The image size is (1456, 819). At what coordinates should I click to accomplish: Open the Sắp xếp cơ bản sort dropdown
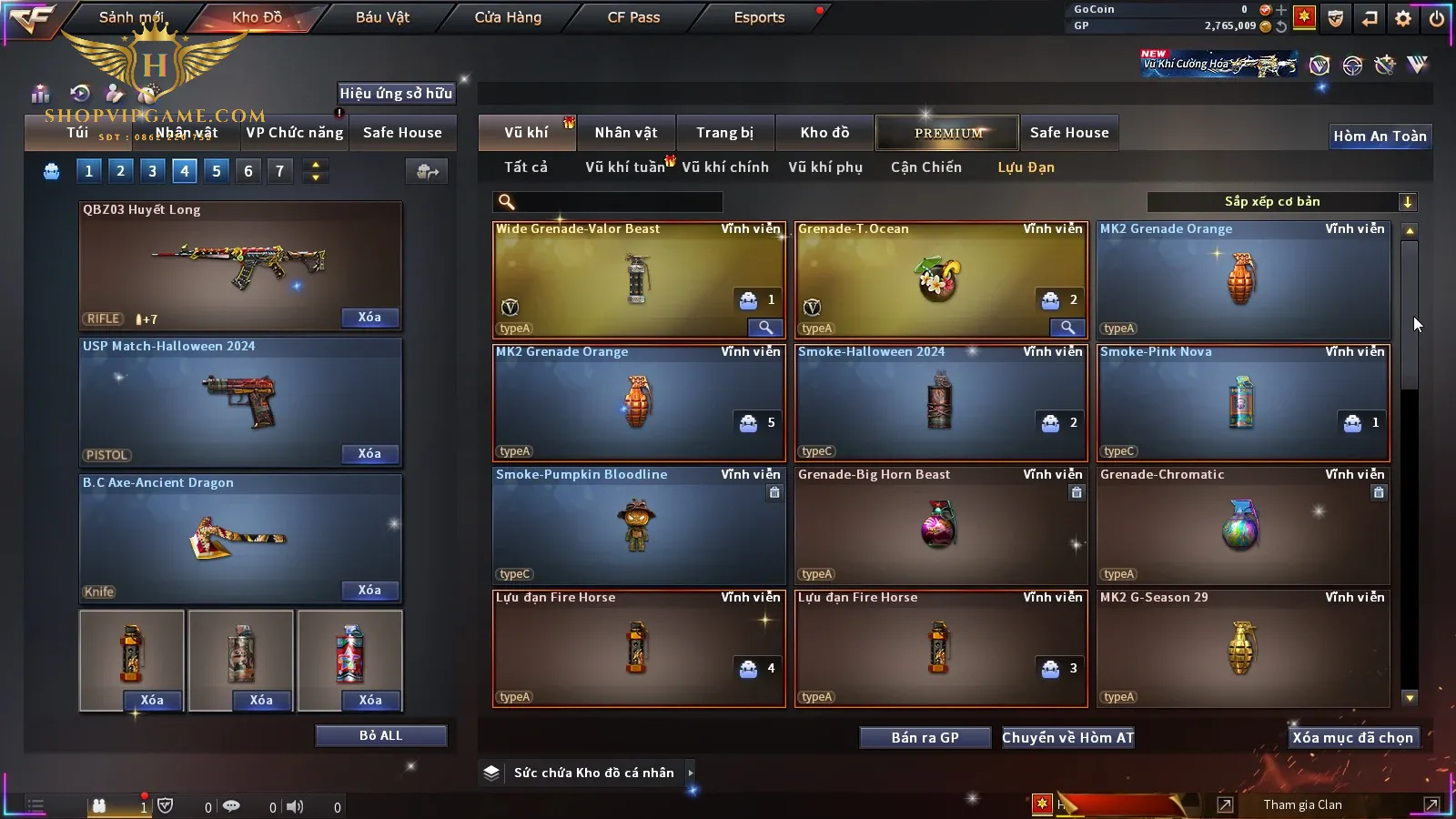[1281, 202]
